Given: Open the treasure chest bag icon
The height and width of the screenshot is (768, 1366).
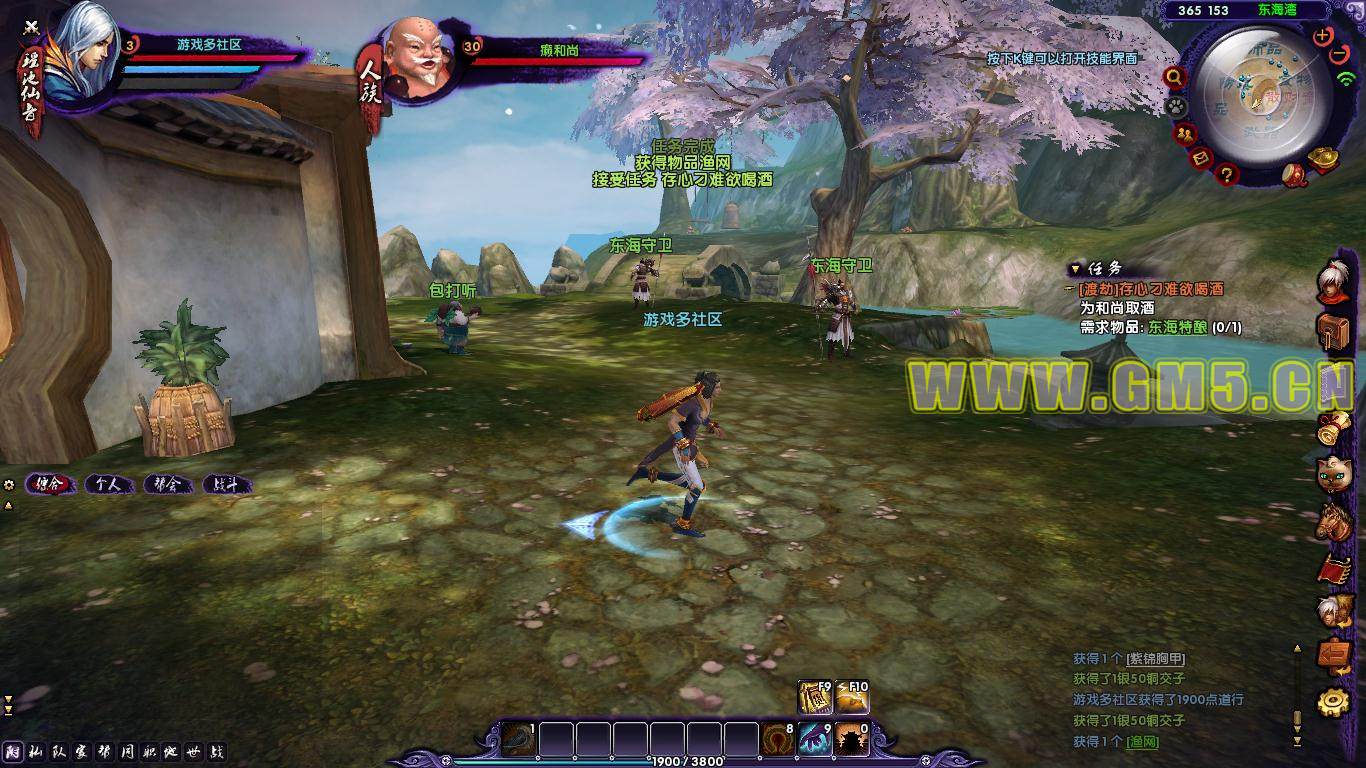Looking at the screenshot, I should pos(1332,331).
